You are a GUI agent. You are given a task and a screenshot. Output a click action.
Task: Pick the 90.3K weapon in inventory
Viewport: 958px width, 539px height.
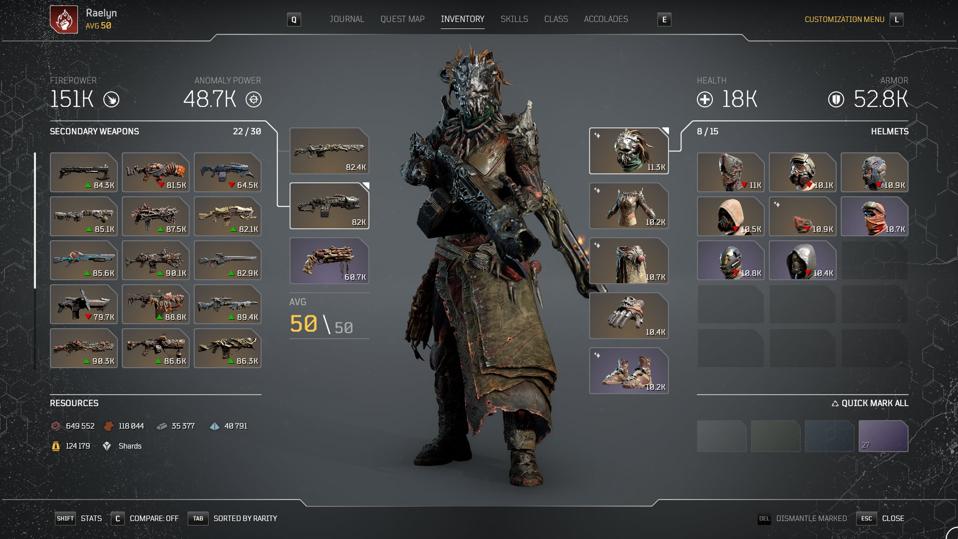pos(84,348)
